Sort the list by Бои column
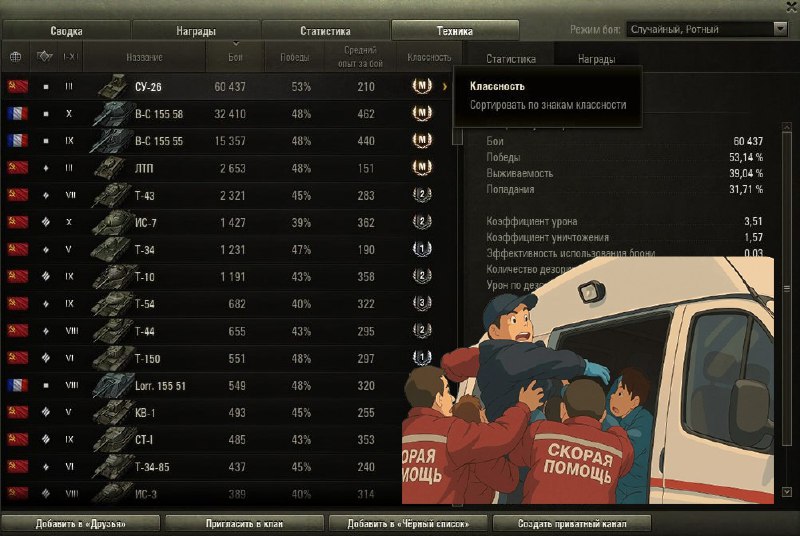800x536 pixels. coord(235,57)
